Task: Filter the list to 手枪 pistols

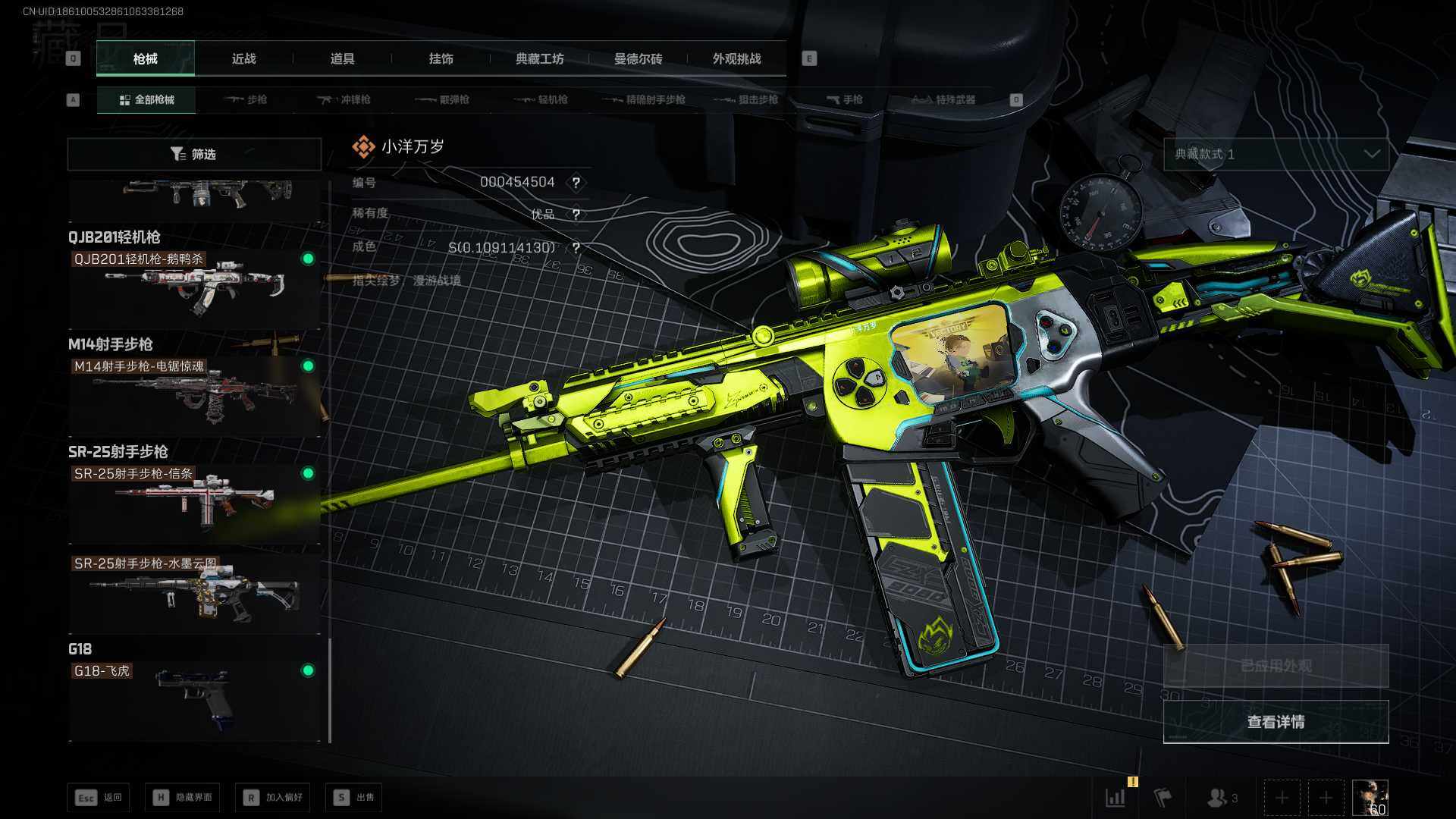Action: coord(844,100)
